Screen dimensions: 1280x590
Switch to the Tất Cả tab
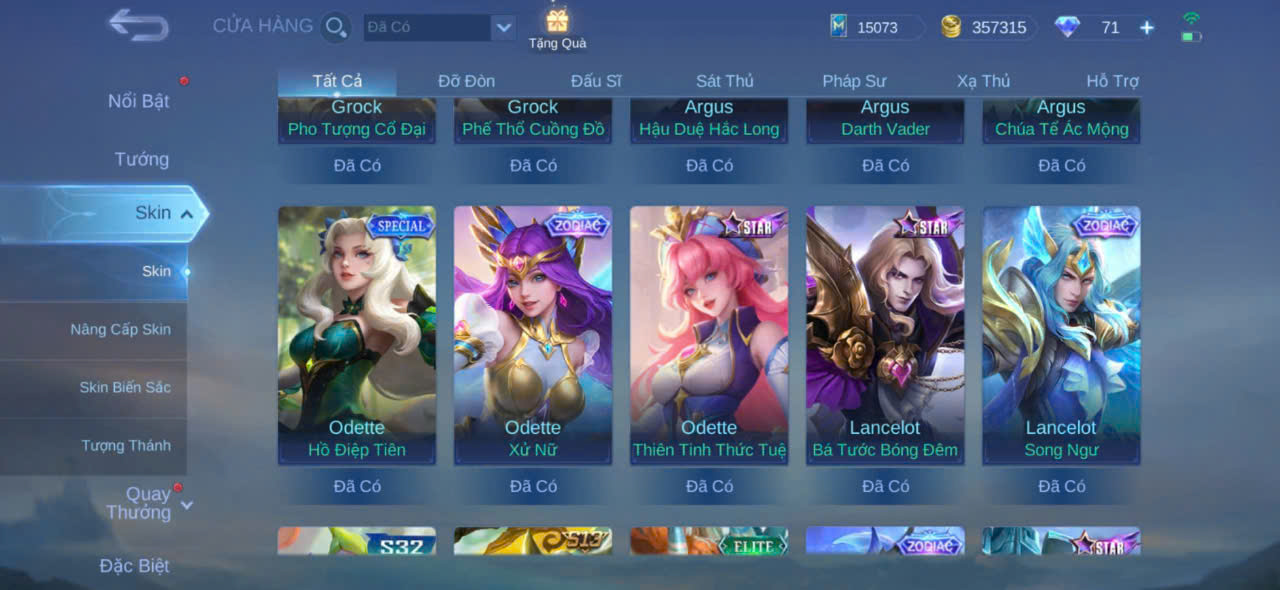click(337, 81)
